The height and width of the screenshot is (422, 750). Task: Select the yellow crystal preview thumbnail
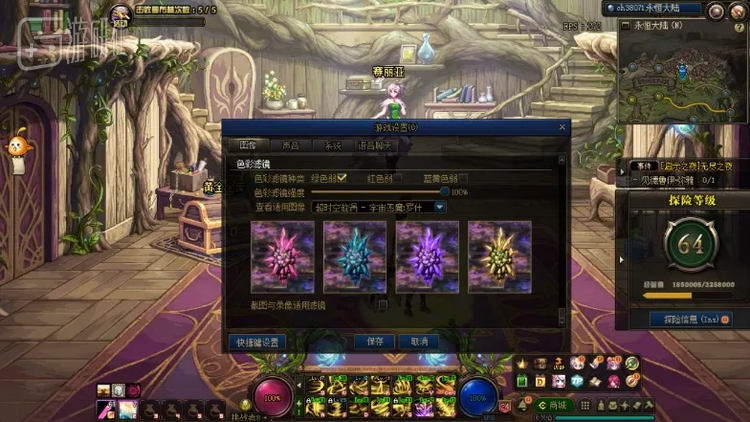(x=499, y=257)
